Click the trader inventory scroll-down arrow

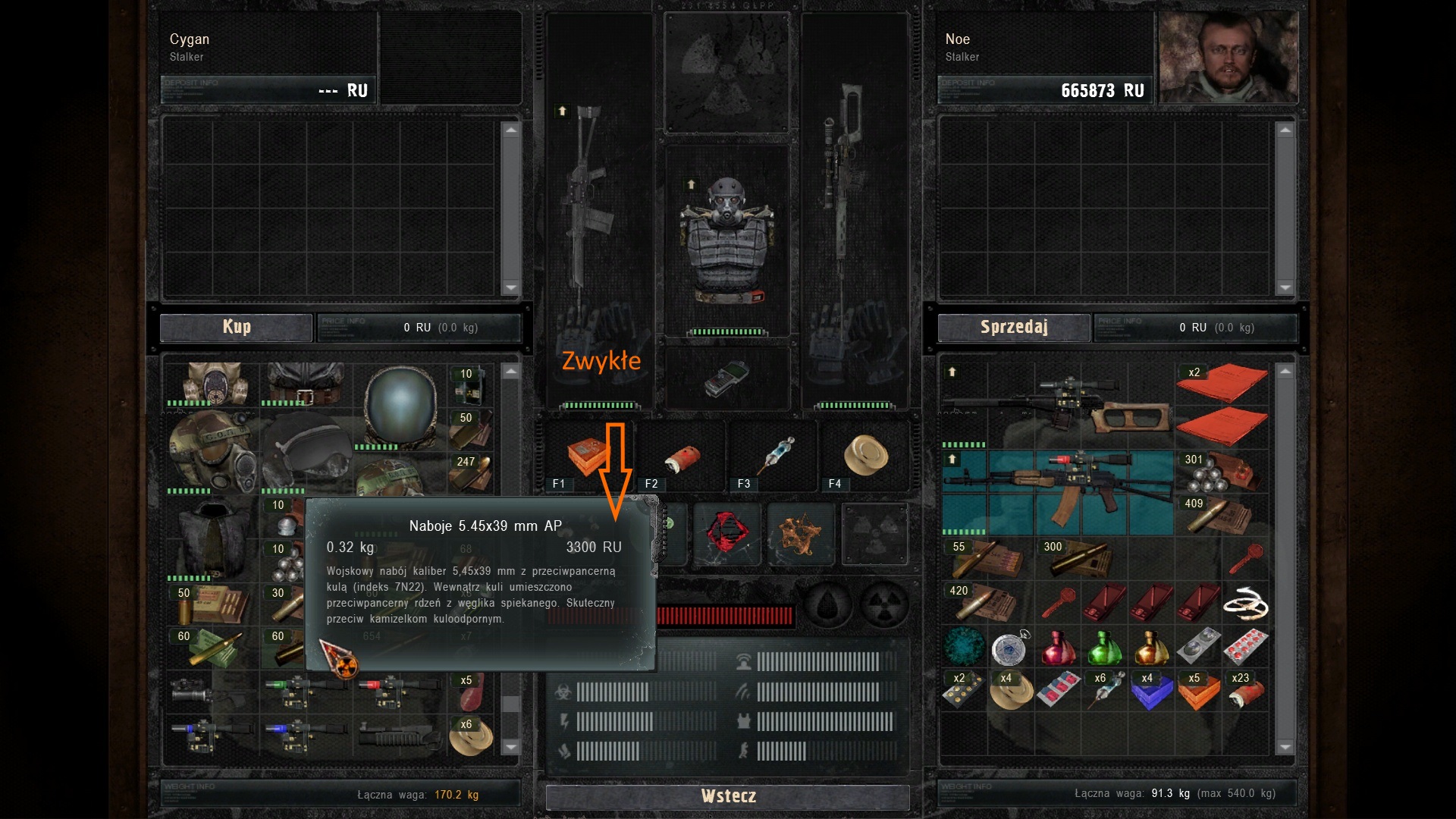[x=511, y=747]
